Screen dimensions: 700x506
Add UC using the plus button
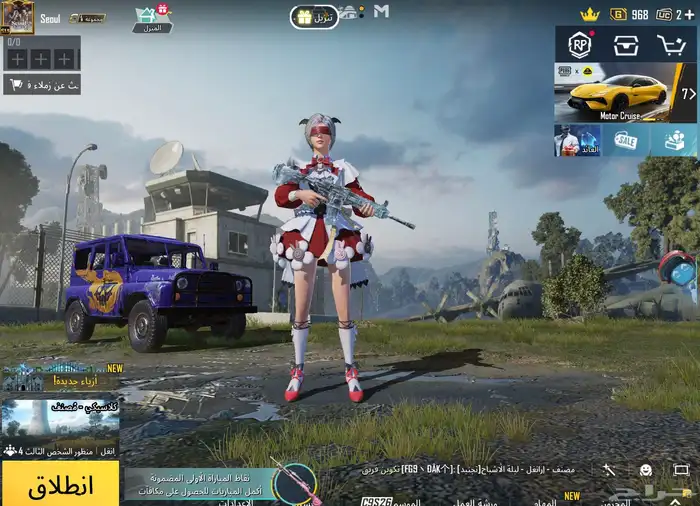689,14
